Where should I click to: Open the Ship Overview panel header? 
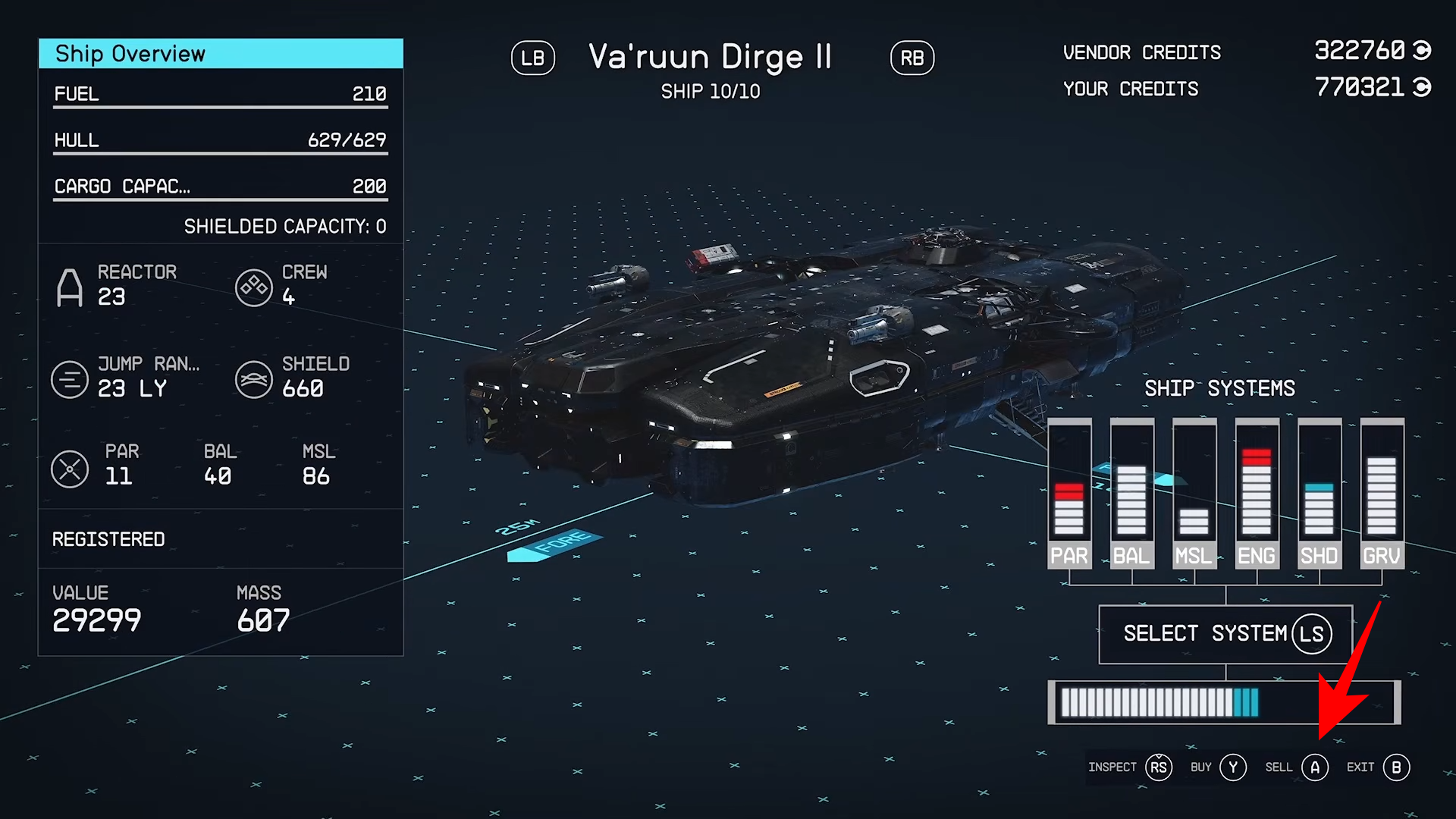[221, 54]
